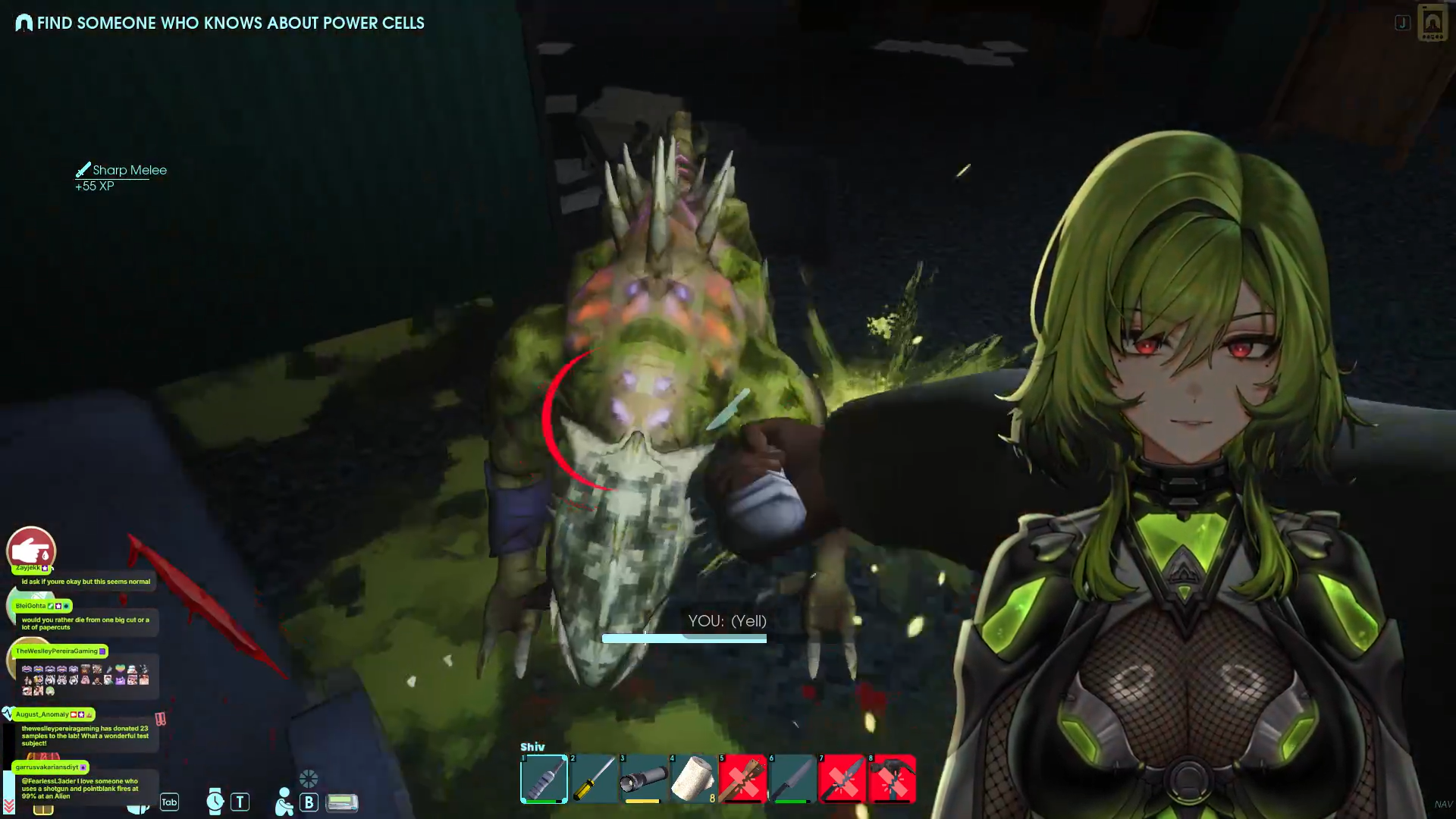The image size is (1456, 819).
Task: Select the flashlight hotbar slot
Action: 644,779
